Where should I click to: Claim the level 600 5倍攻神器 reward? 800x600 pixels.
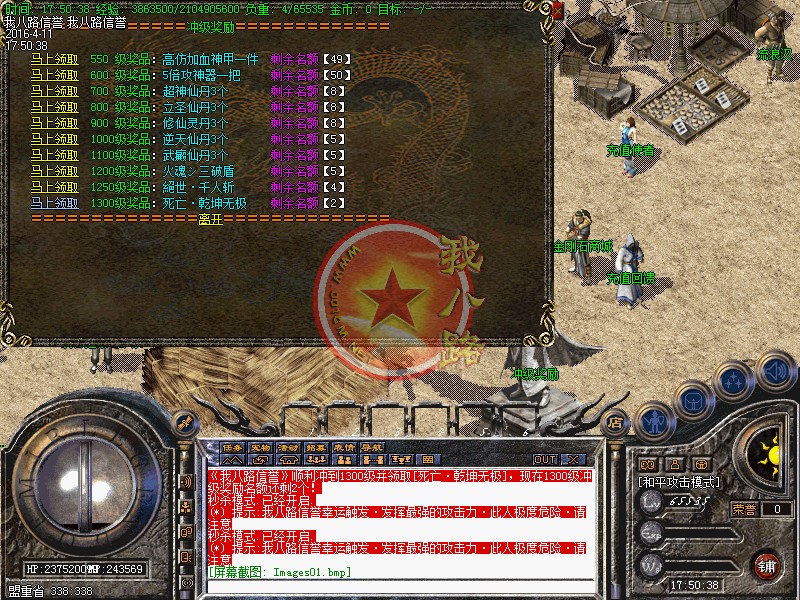[54, 75]
